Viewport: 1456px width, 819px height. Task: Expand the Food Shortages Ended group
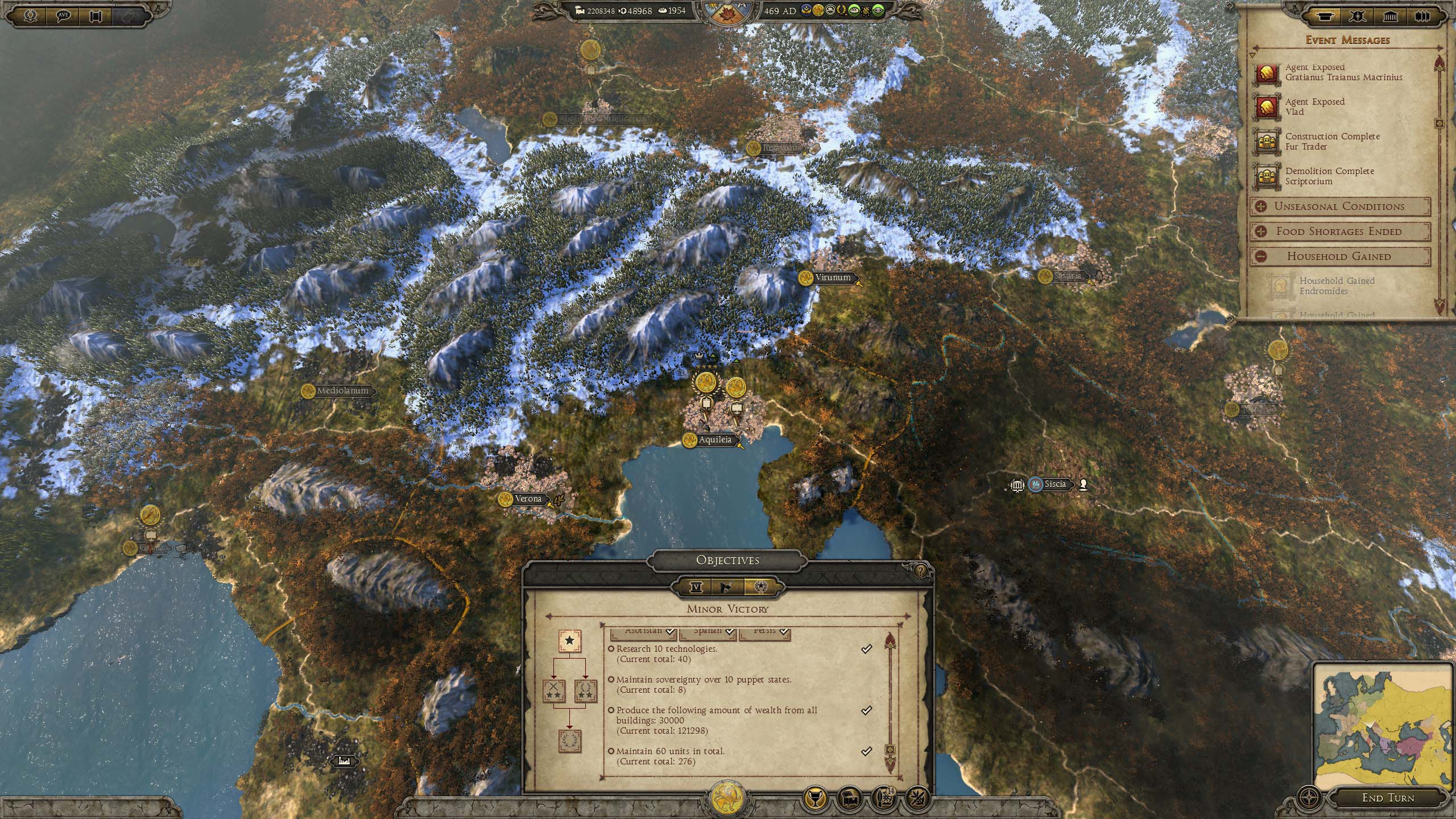click(x=1261, y=231)
